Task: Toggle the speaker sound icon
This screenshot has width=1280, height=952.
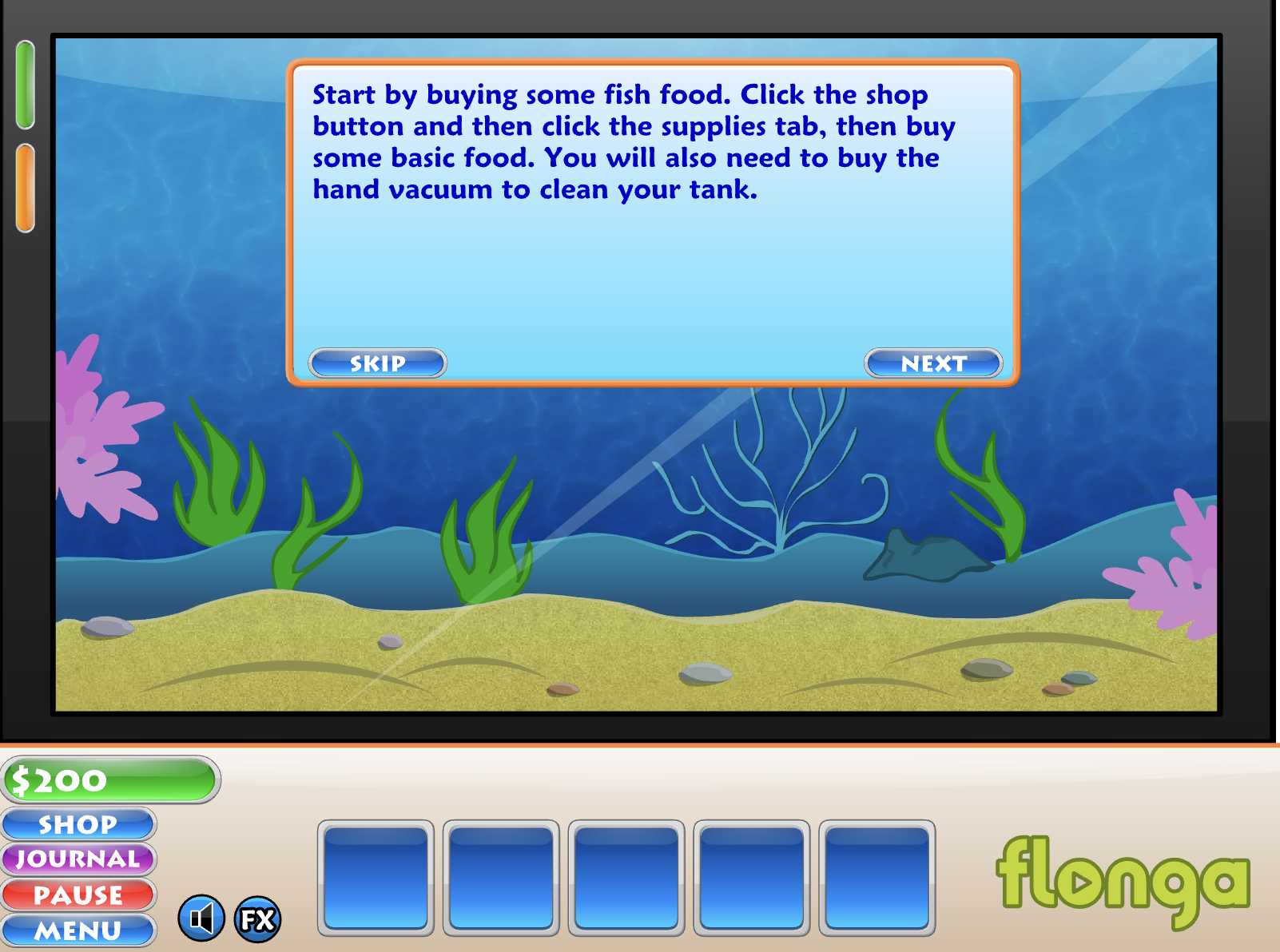Action: click(201, 918)
